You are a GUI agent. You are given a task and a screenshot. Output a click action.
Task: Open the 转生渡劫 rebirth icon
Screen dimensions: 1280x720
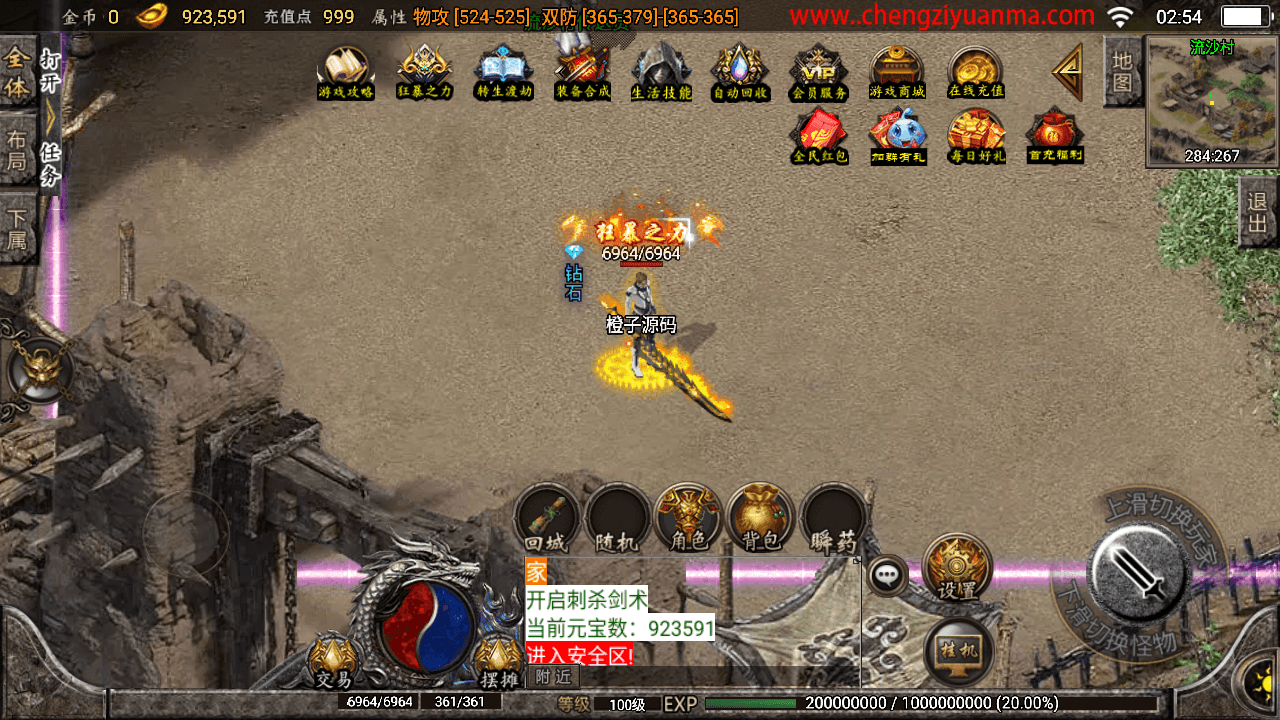503,72
